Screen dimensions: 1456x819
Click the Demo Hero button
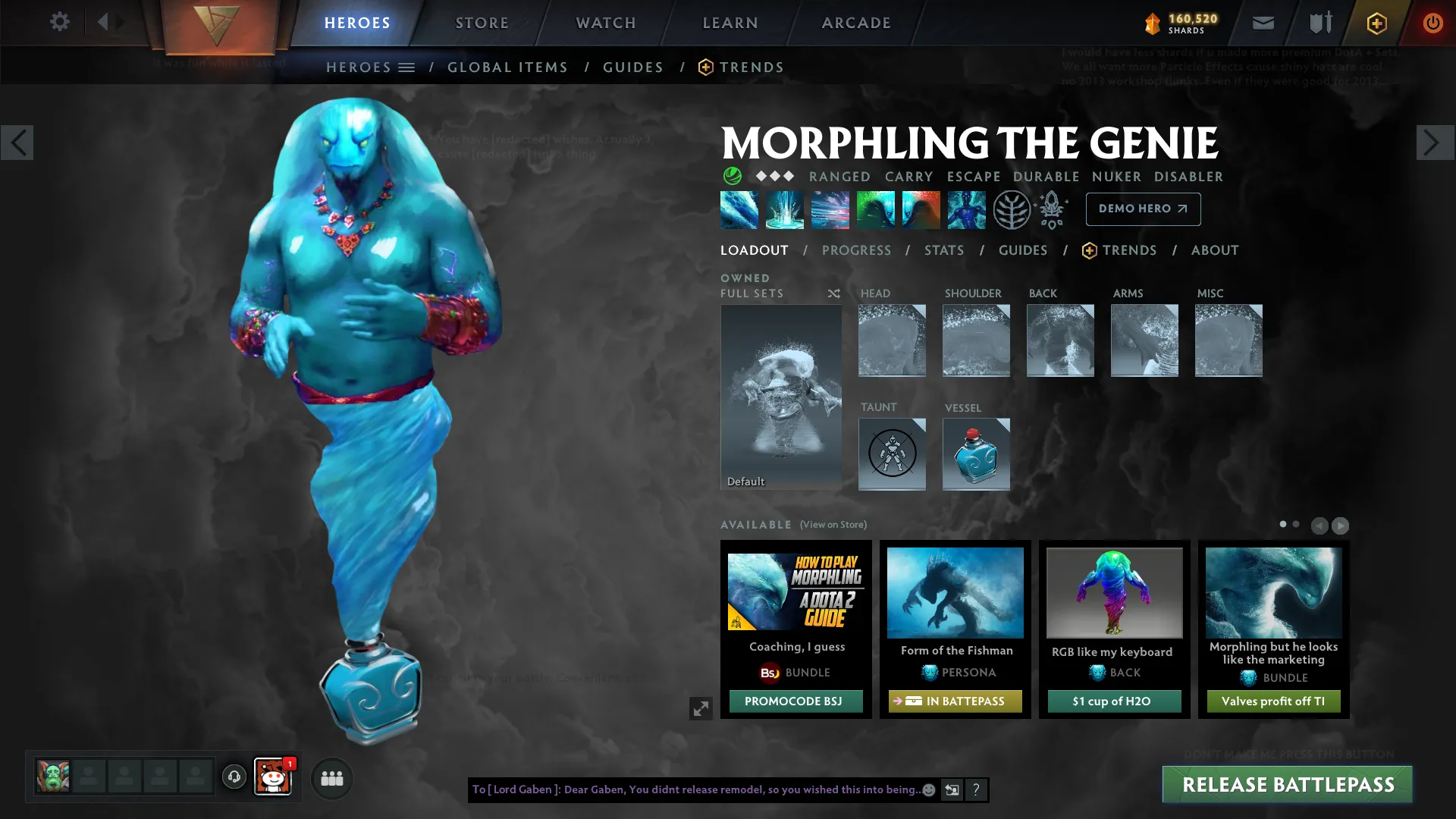[1143, 209]
